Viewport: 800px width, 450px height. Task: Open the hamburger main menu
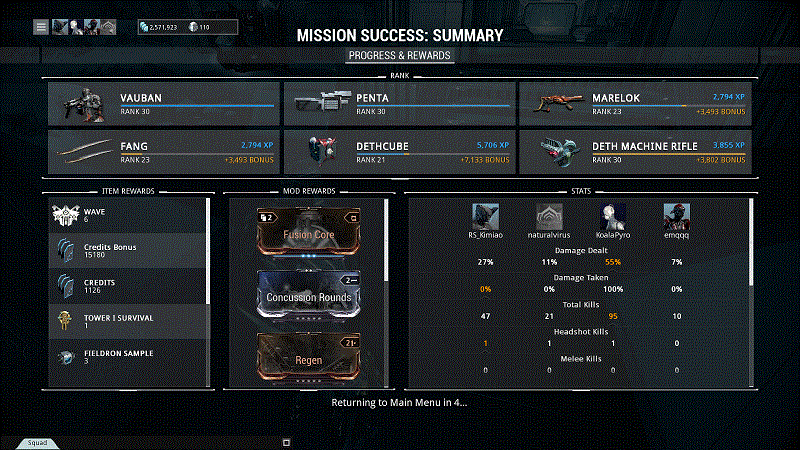click(x=41, y=27)
